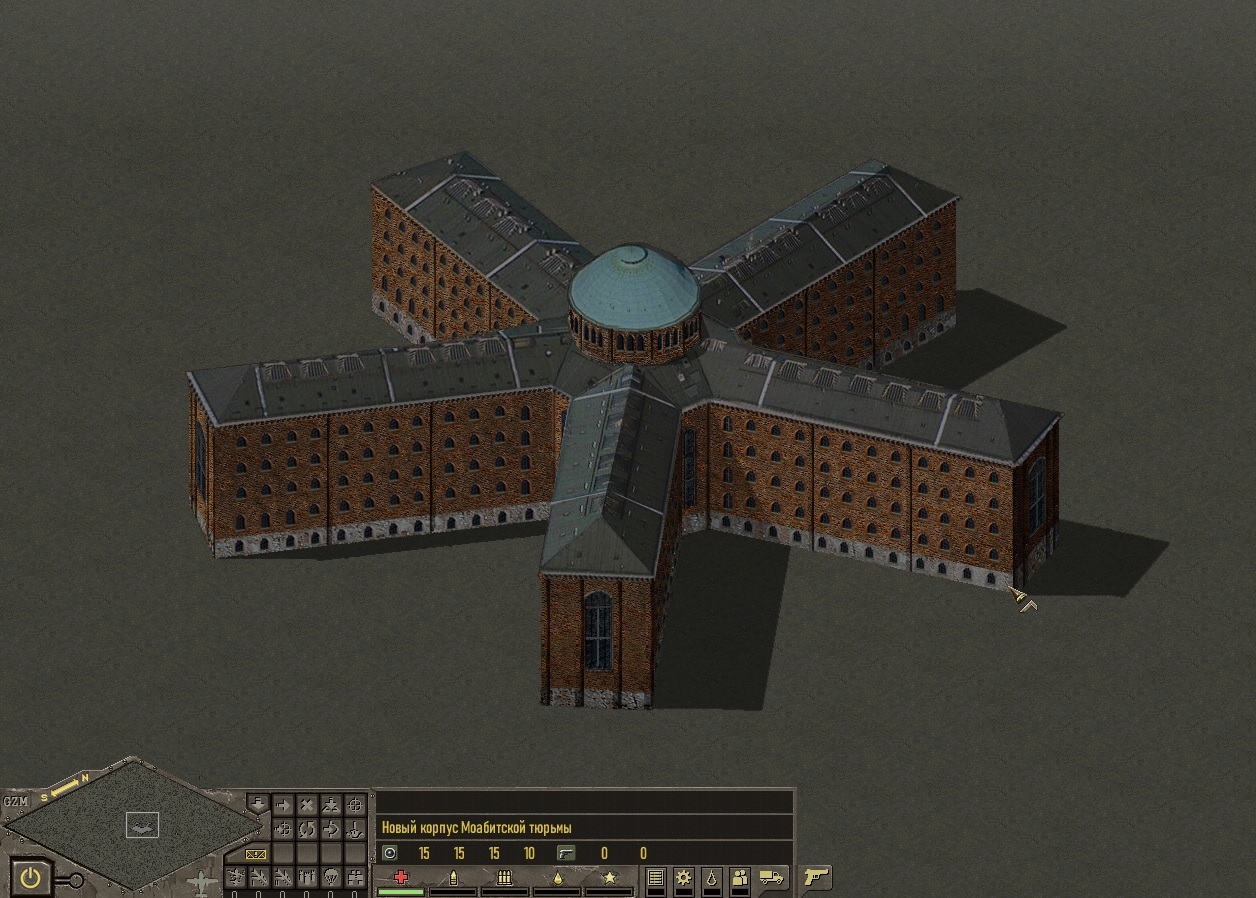This screenshot has height=898, width=1256.
Task: Select the aircraft silhouette icon
Action: pos(203,882)
